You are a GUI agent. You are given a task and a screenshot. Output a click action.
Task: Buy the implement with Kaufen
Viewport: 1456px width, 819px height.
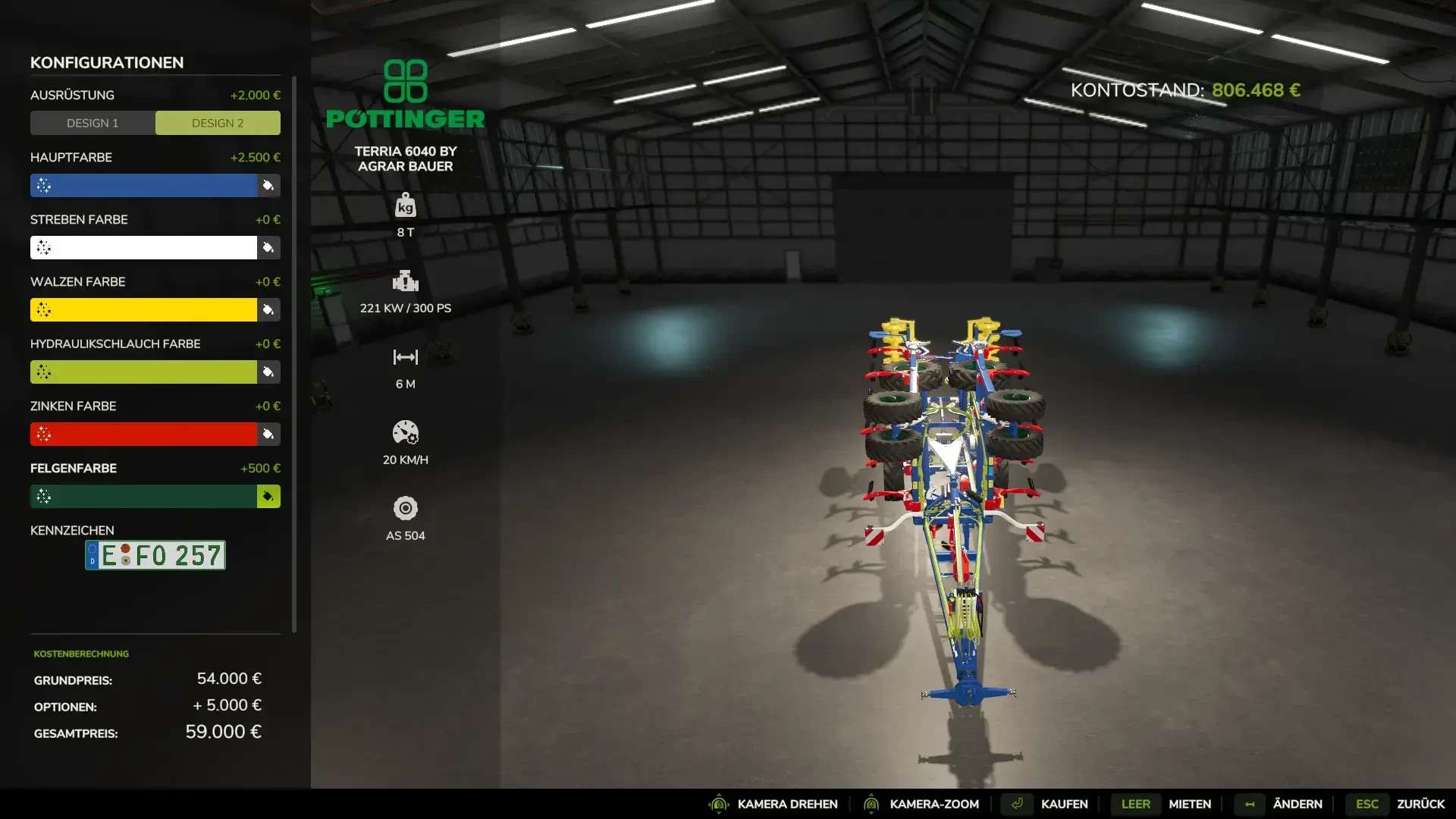click(x=1063, y=804)
